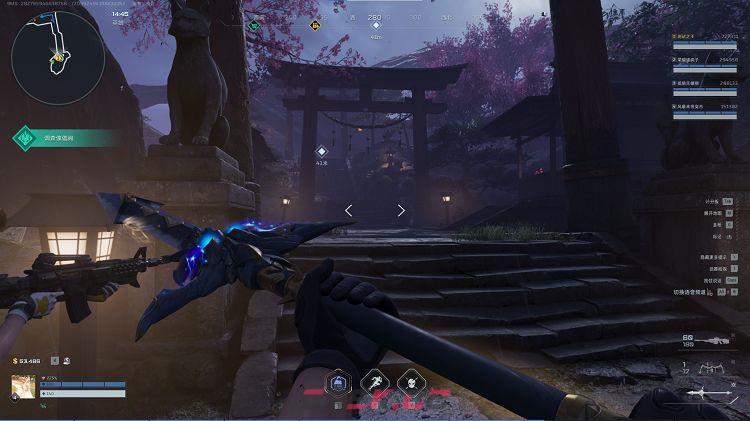Click the diamond waypoint marker showing 41 meters
750x421 pixels.
click(321, 152)
